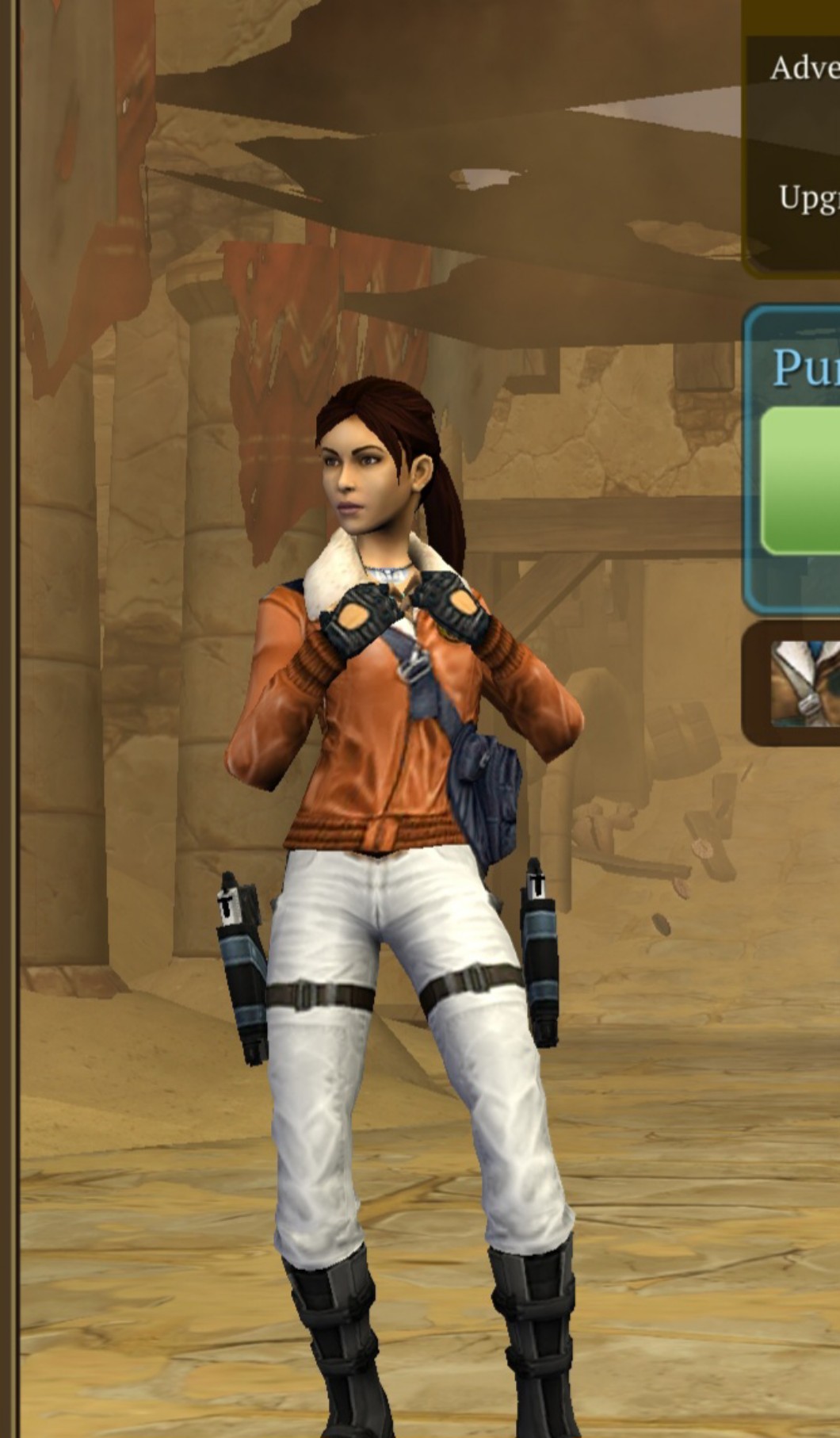This screenshot has width=840, height=1438.
Task: Select the bomber jacket outfit thumbnail
Action: 806,683
